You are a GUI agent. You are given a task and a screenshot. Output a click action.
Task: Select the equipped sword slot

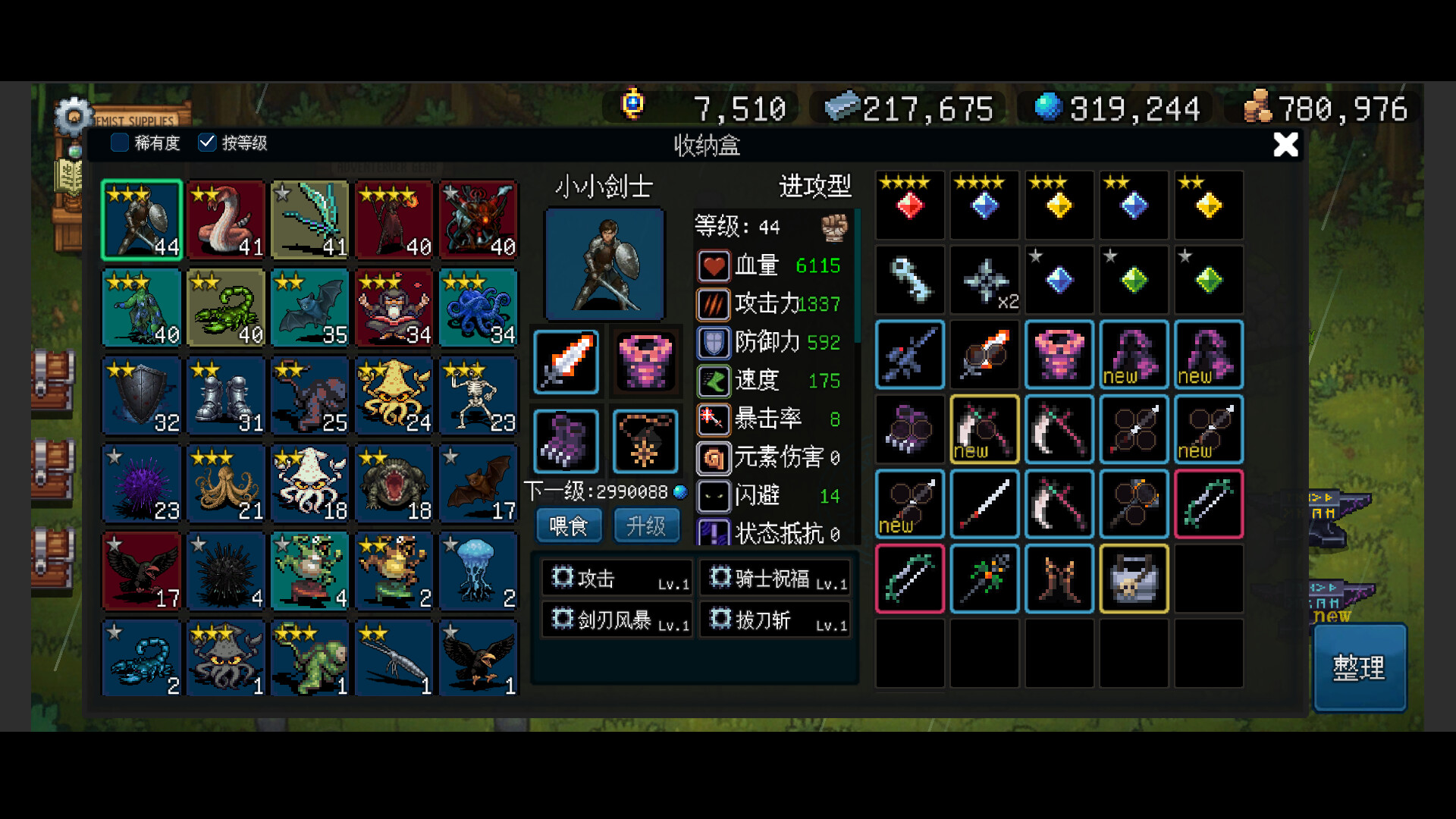566,362
